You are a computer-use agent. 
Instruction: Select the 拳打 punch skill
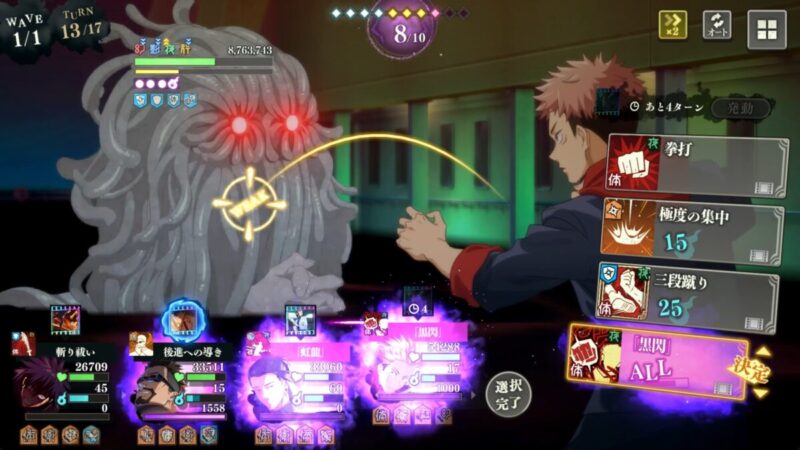691,164
